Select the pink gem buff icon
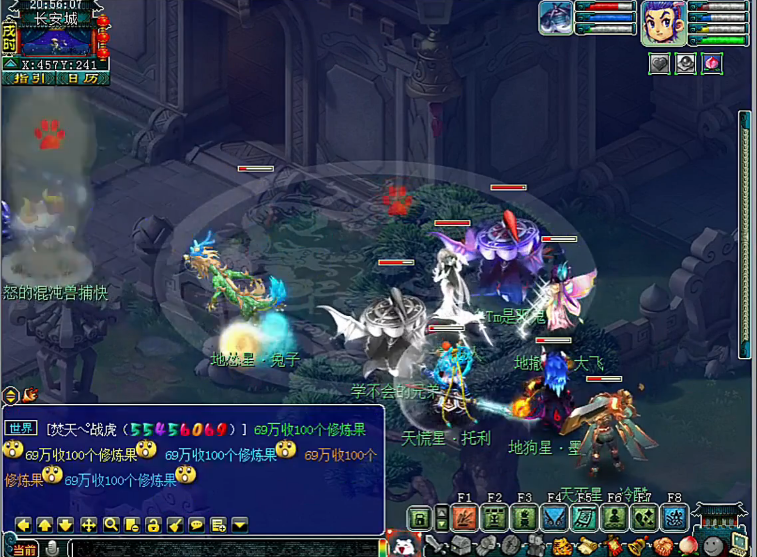This screenshot has width=757, height=557. [711, 63]
